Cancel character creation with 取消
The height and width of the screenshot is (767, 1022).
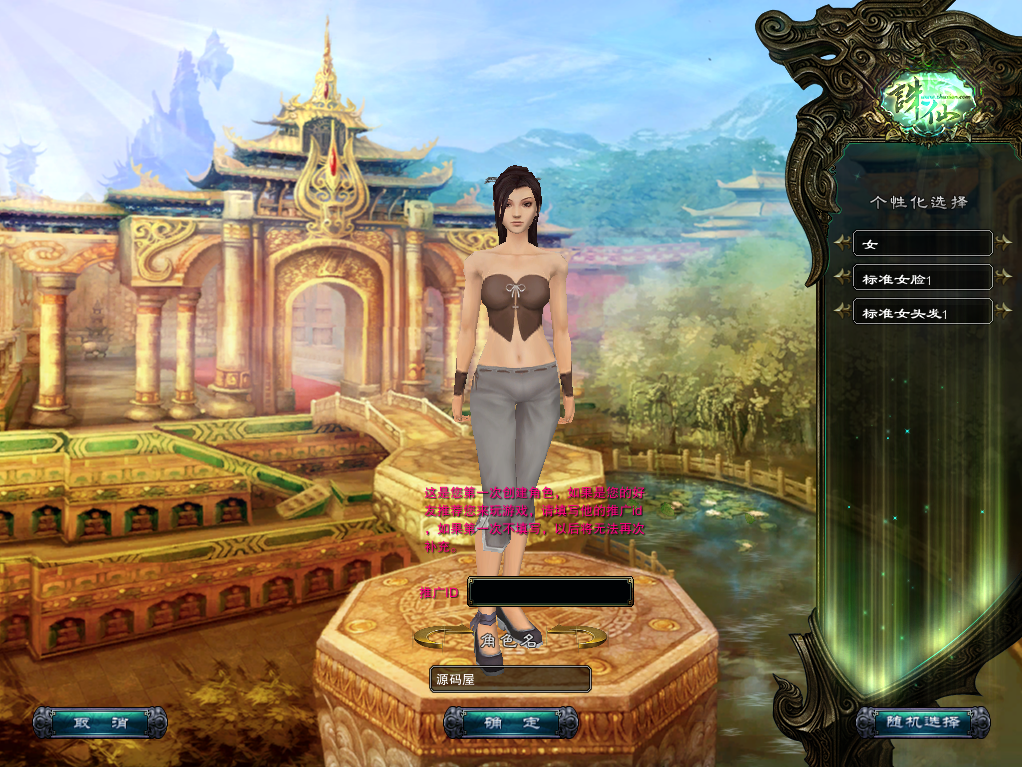(x=100, y=722)
